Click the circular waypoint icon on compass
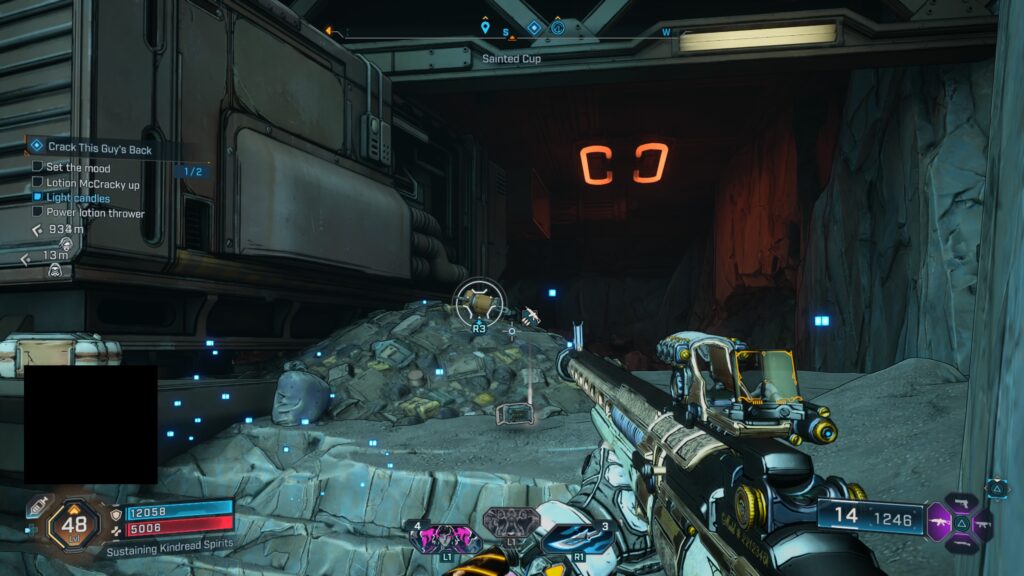Image resolution: width=1024 pixels, height=576 pixels. (558, 28)
